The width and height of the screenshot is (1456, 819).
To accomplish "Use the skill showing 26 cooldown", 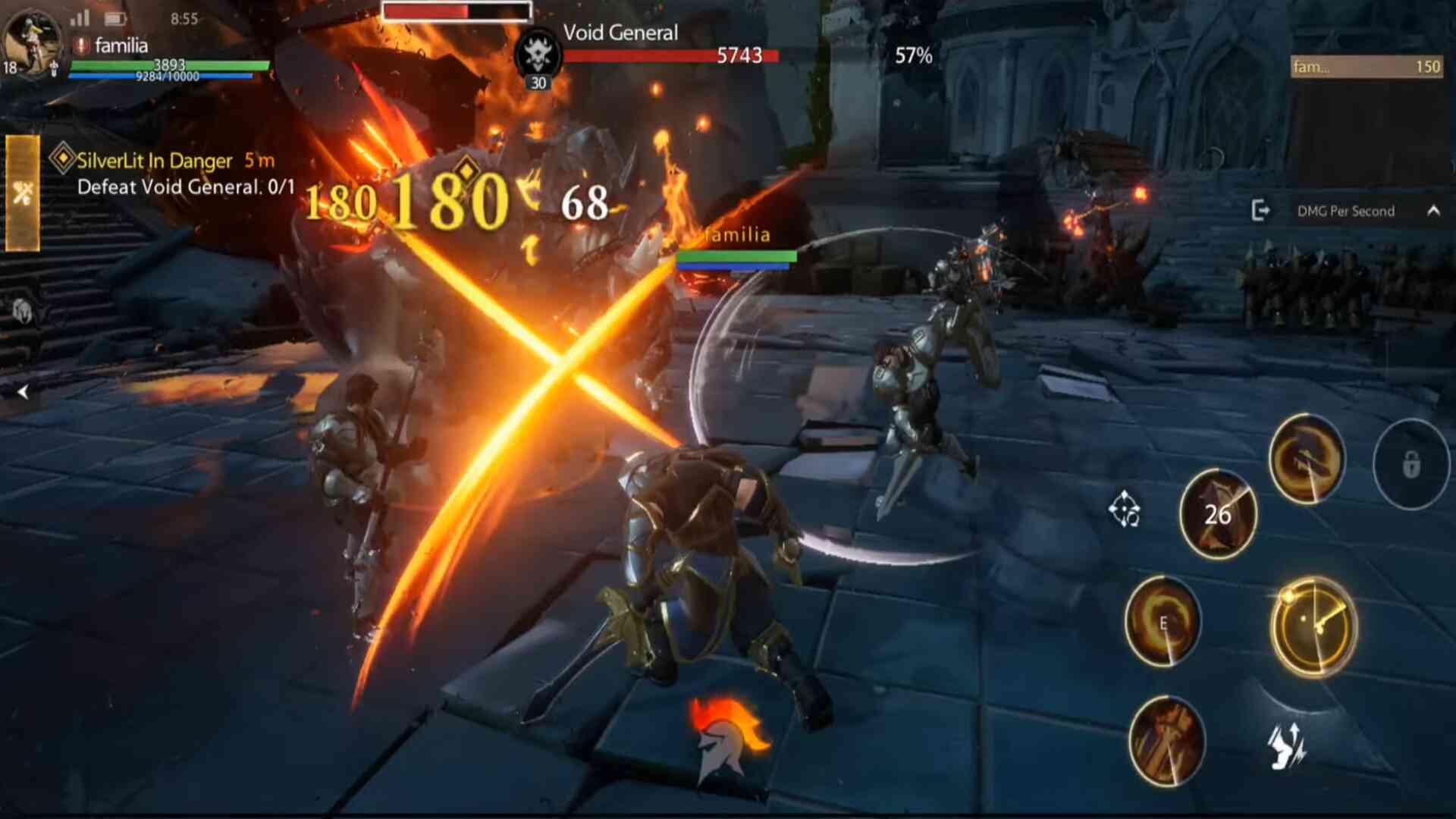I will [x=1218, y=514].
